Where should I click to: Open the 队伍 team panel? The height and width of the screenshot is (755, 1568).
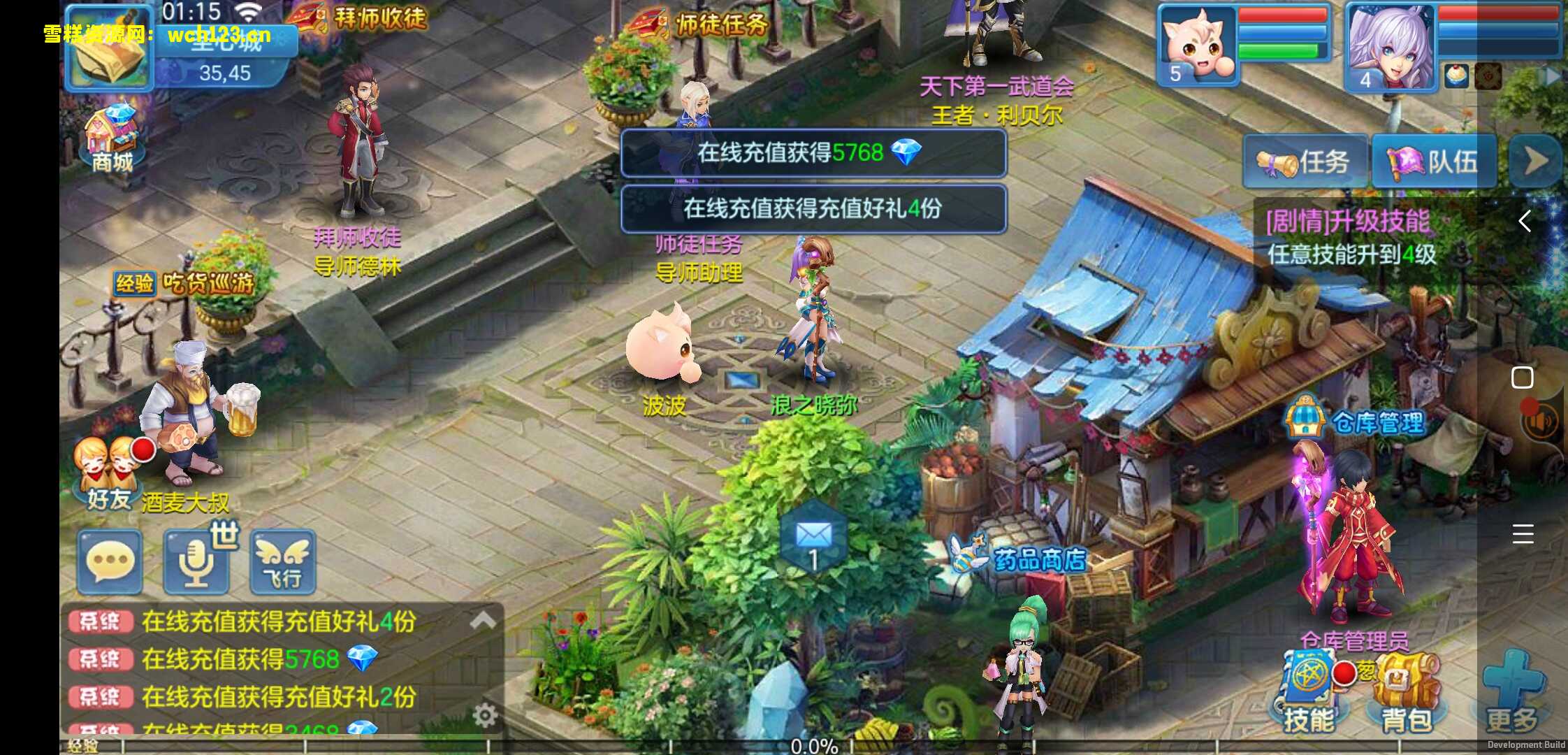(x=1433, y=161)
